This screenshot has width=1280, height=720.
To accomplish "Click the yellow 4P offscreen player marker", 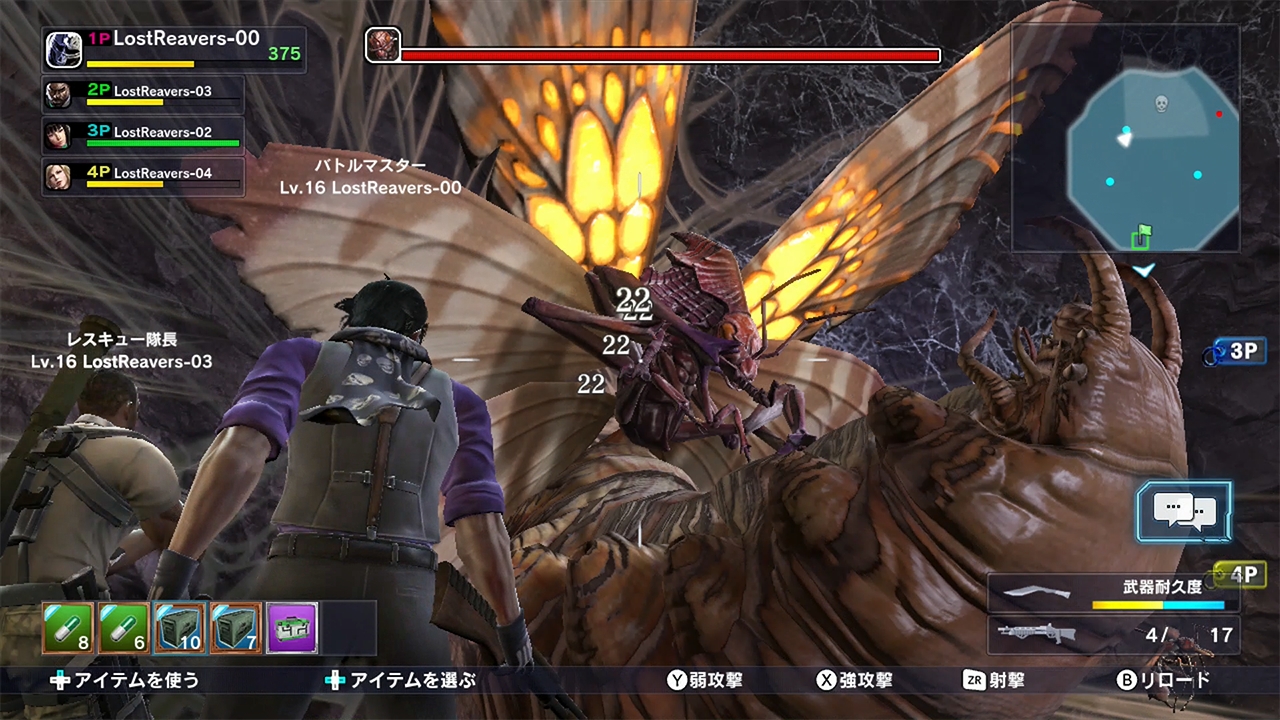I will tap(1238, 575).
